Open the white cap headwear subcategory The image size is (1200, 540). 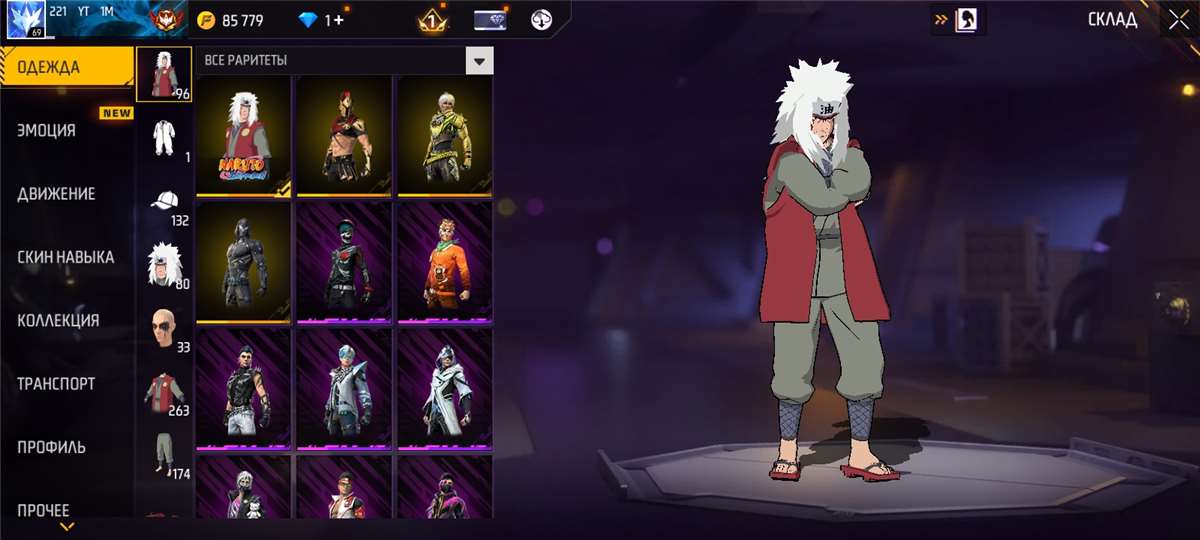164,201
